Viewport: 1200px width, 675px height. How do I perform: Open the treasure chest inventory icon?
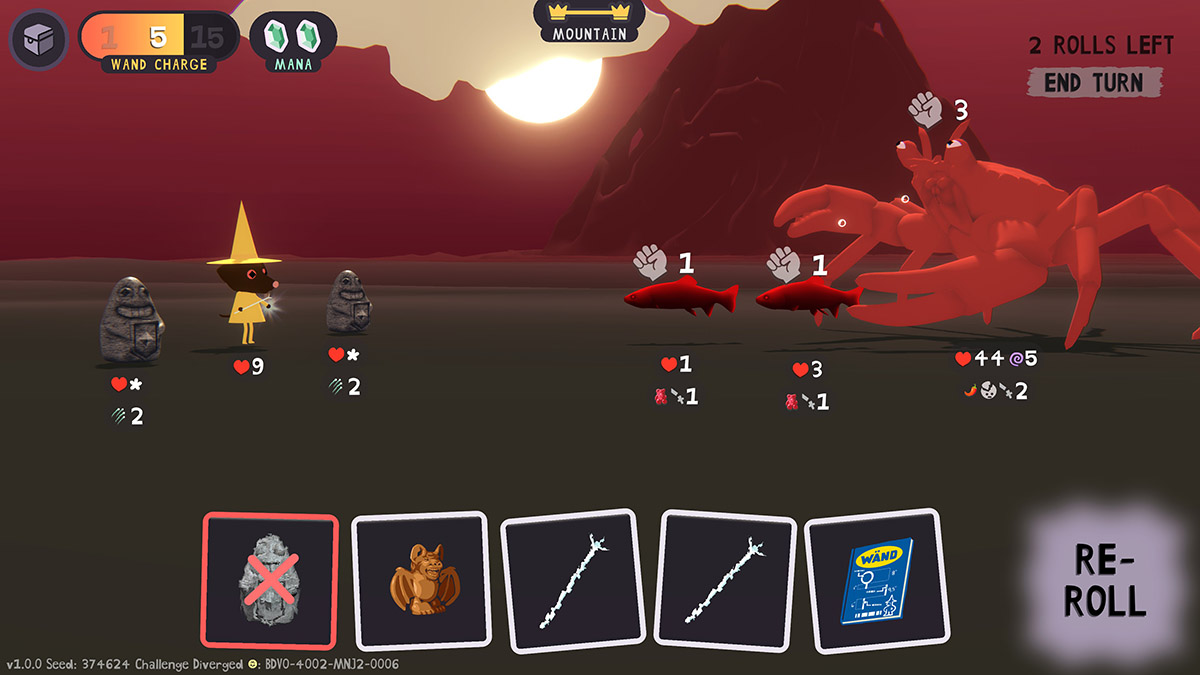[x=38, y=38]
